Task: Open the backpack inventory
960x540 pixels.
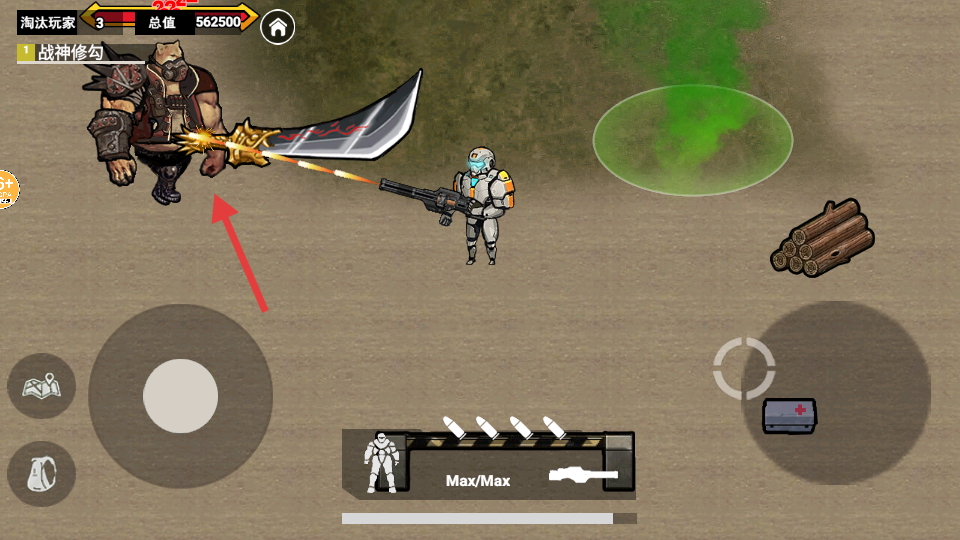Action: [42, 473]
